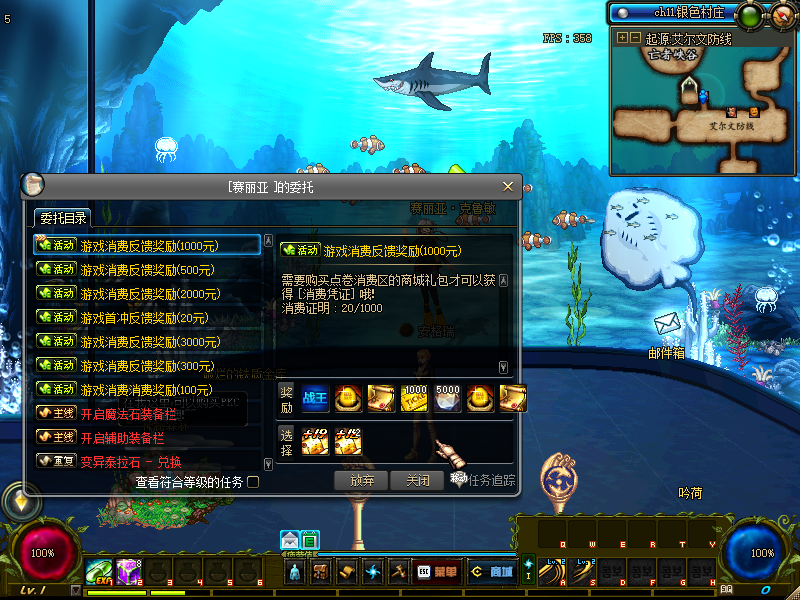Viewport: 800px width, 600px height.
Task: Select the 战王 reward icon
Action: click(315, 397)
